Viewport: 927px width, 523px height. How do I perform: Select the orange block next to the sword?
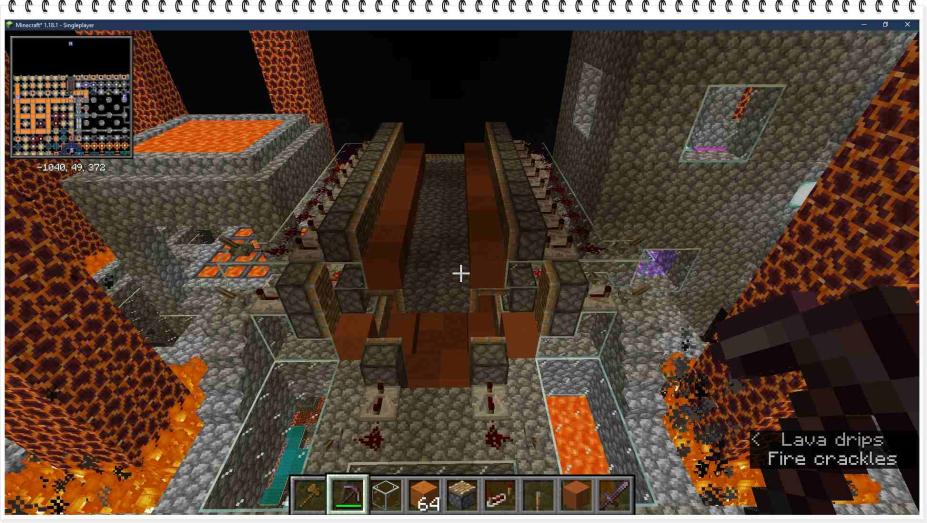[x=576, y=494]
